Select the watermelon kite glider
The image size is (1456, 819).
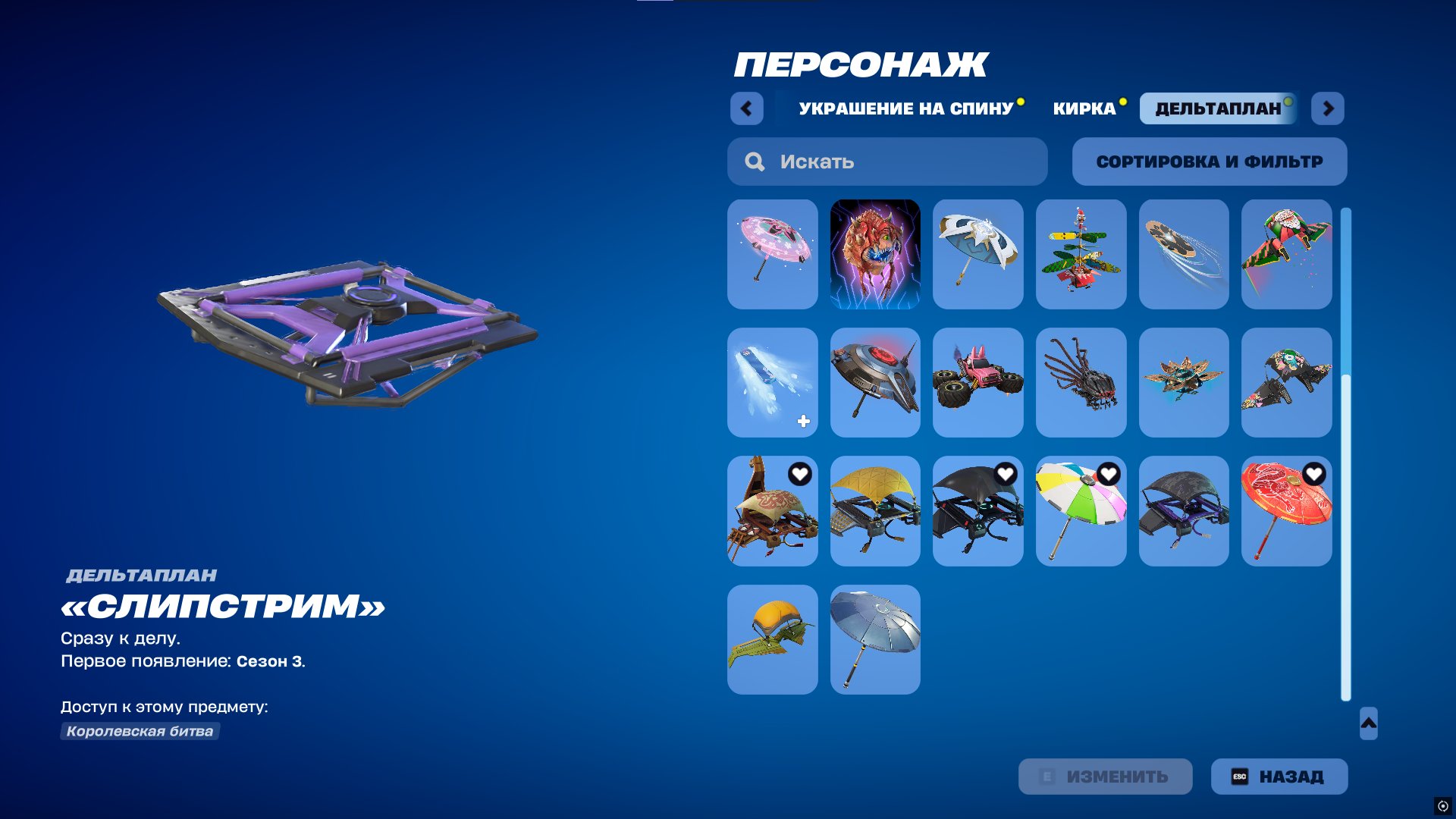[1287, 254]
